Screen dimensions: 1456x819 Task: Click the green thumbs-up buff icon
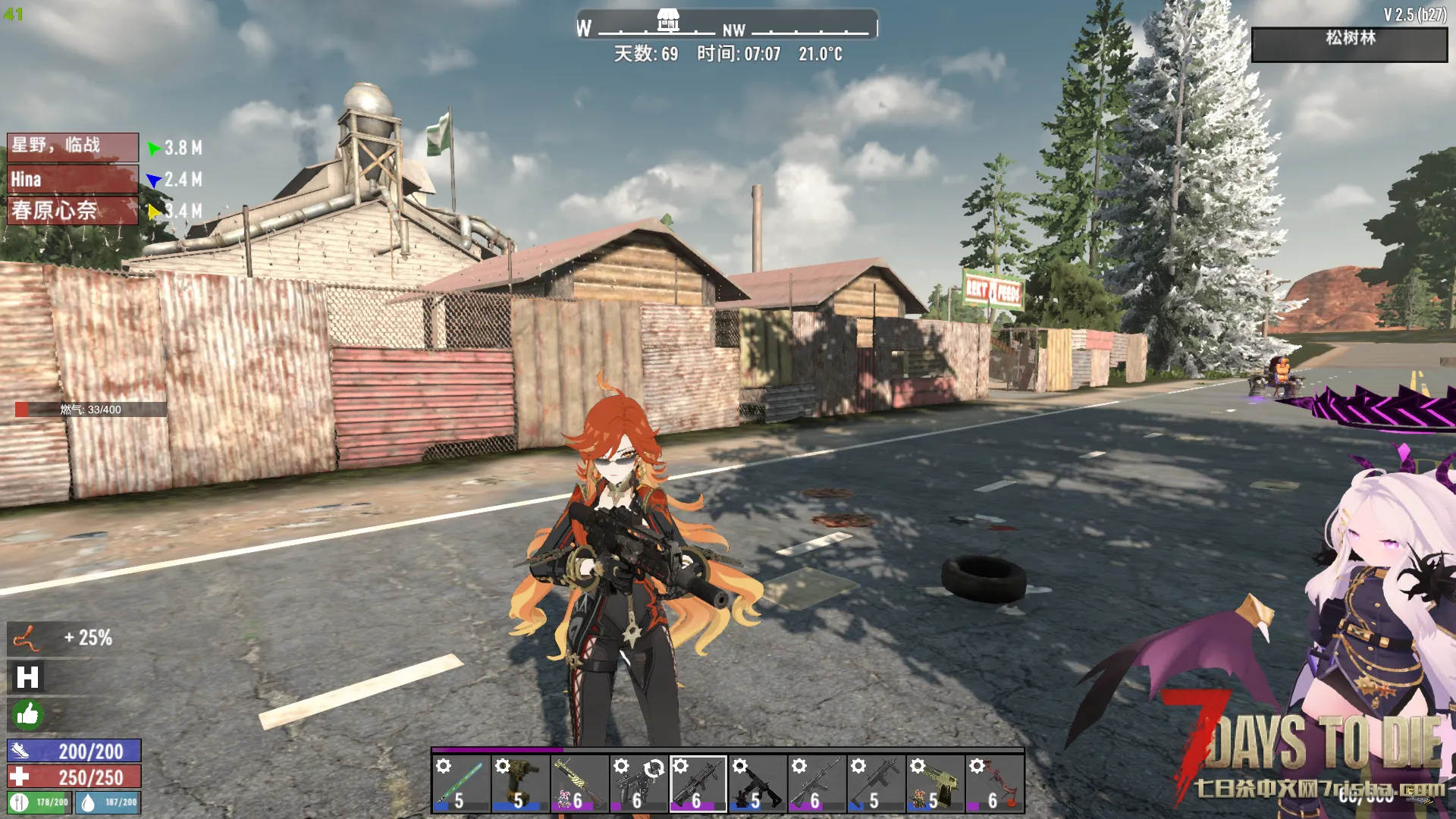[x=27, y=714]
